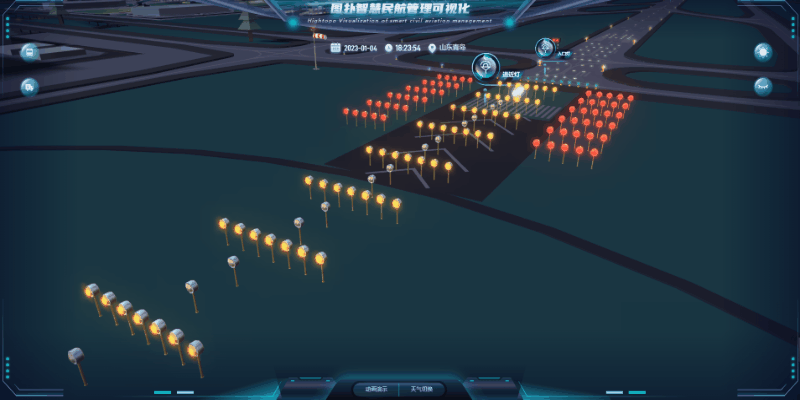Click the top round button on right edge

pos(763,52)
